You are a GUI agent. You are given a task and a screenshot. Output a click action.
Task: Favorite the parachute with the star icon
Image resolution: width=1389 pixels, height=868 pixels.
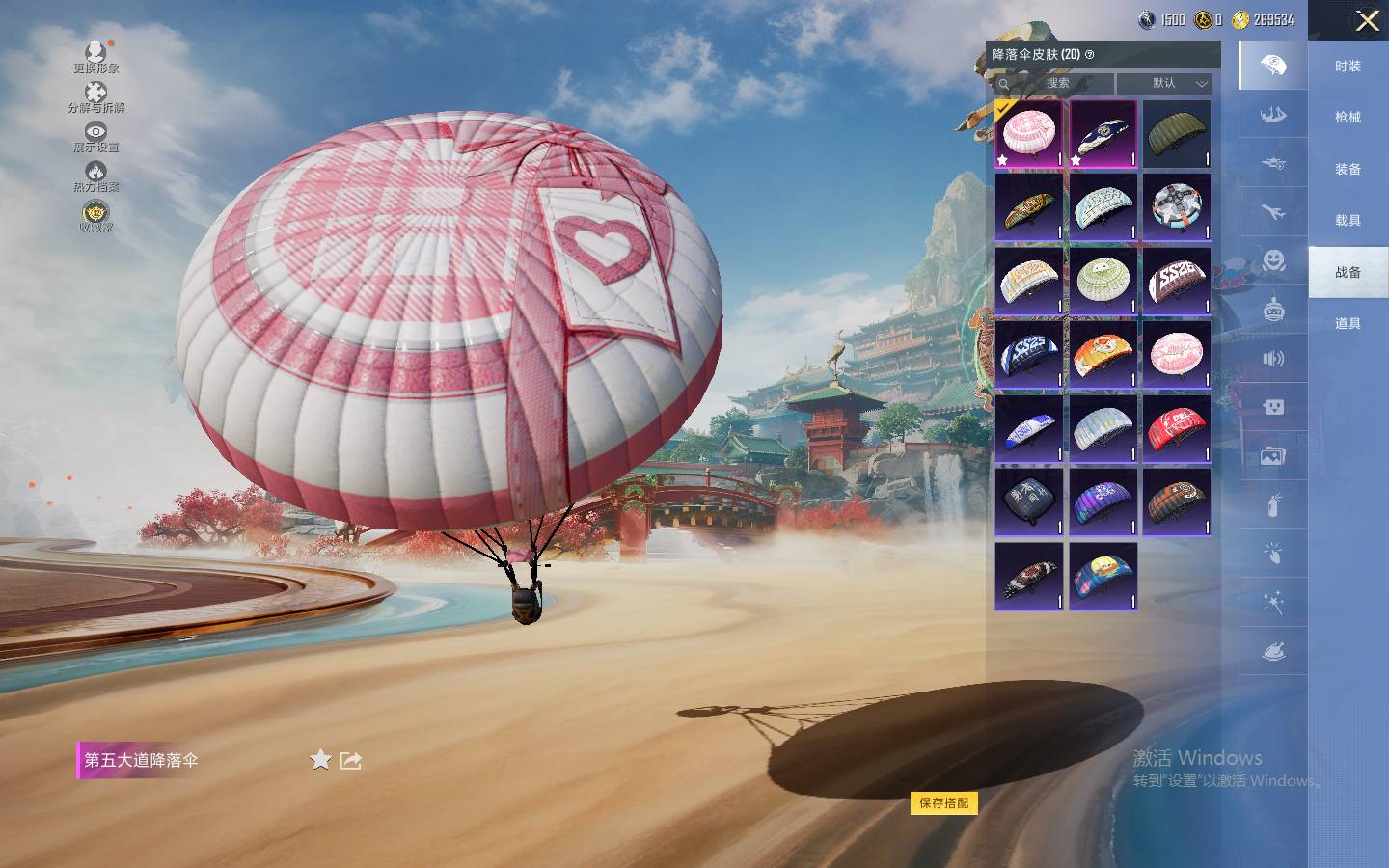click(320, 760)
